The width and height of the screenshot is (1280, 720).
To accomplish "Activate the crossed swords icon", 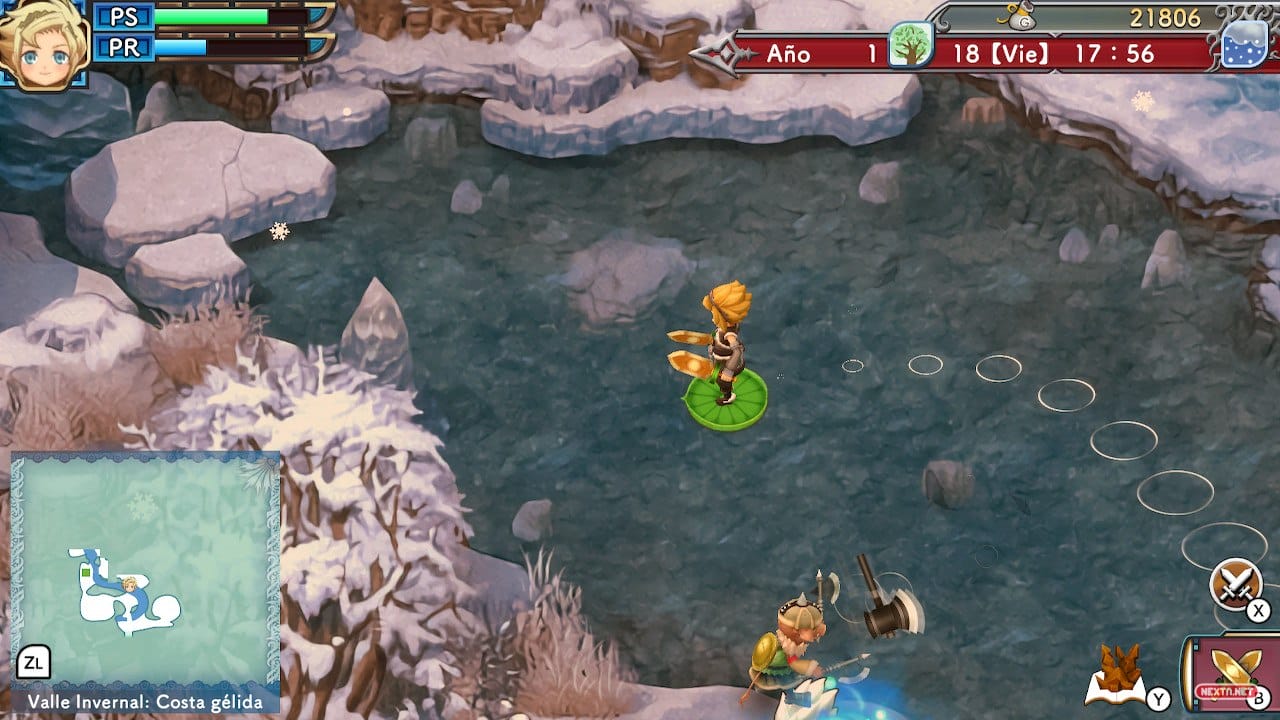I will click(x=1235, y=583).
